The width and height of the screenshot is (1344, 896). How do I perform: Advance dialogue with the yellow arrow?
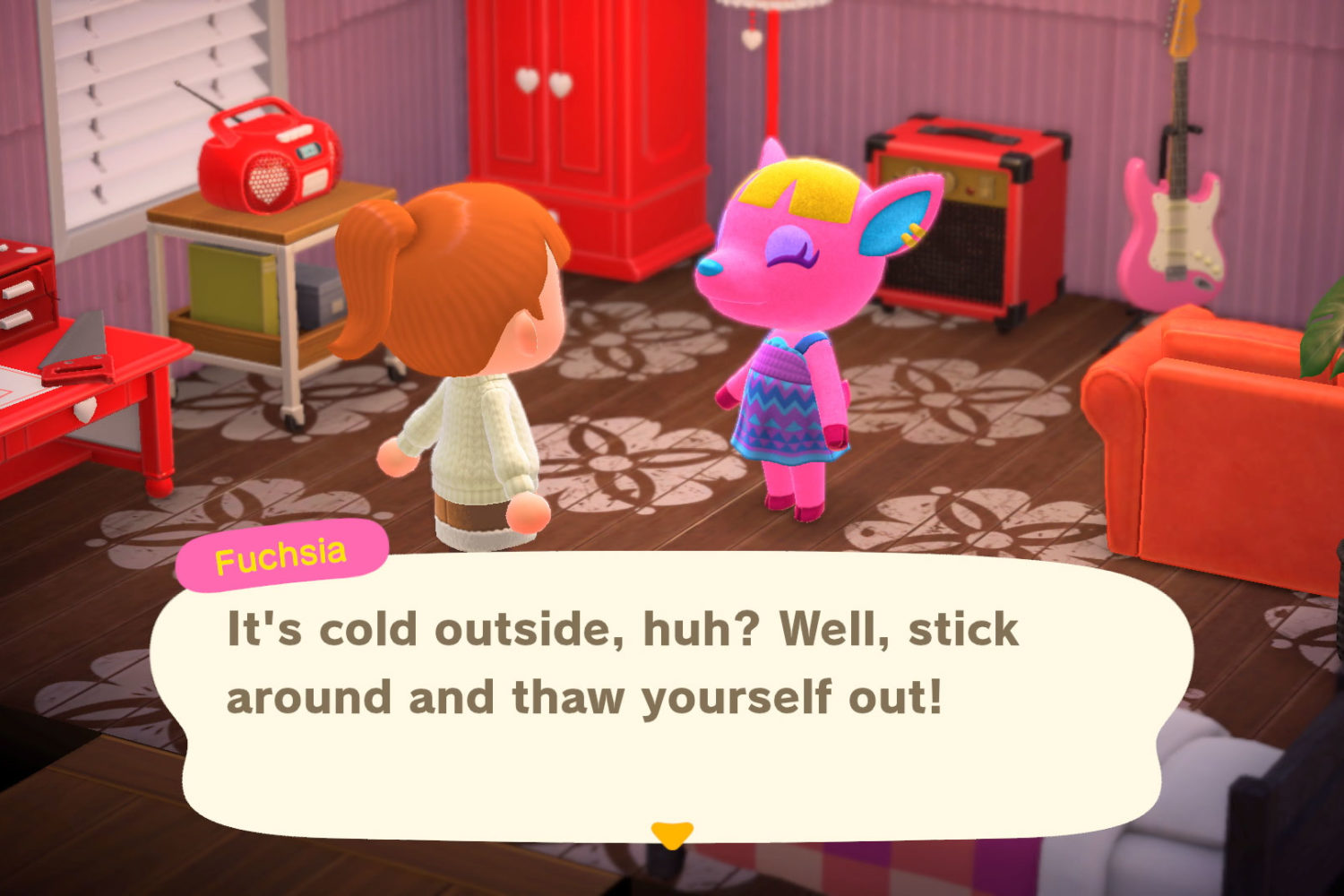[x=671, y=834]
